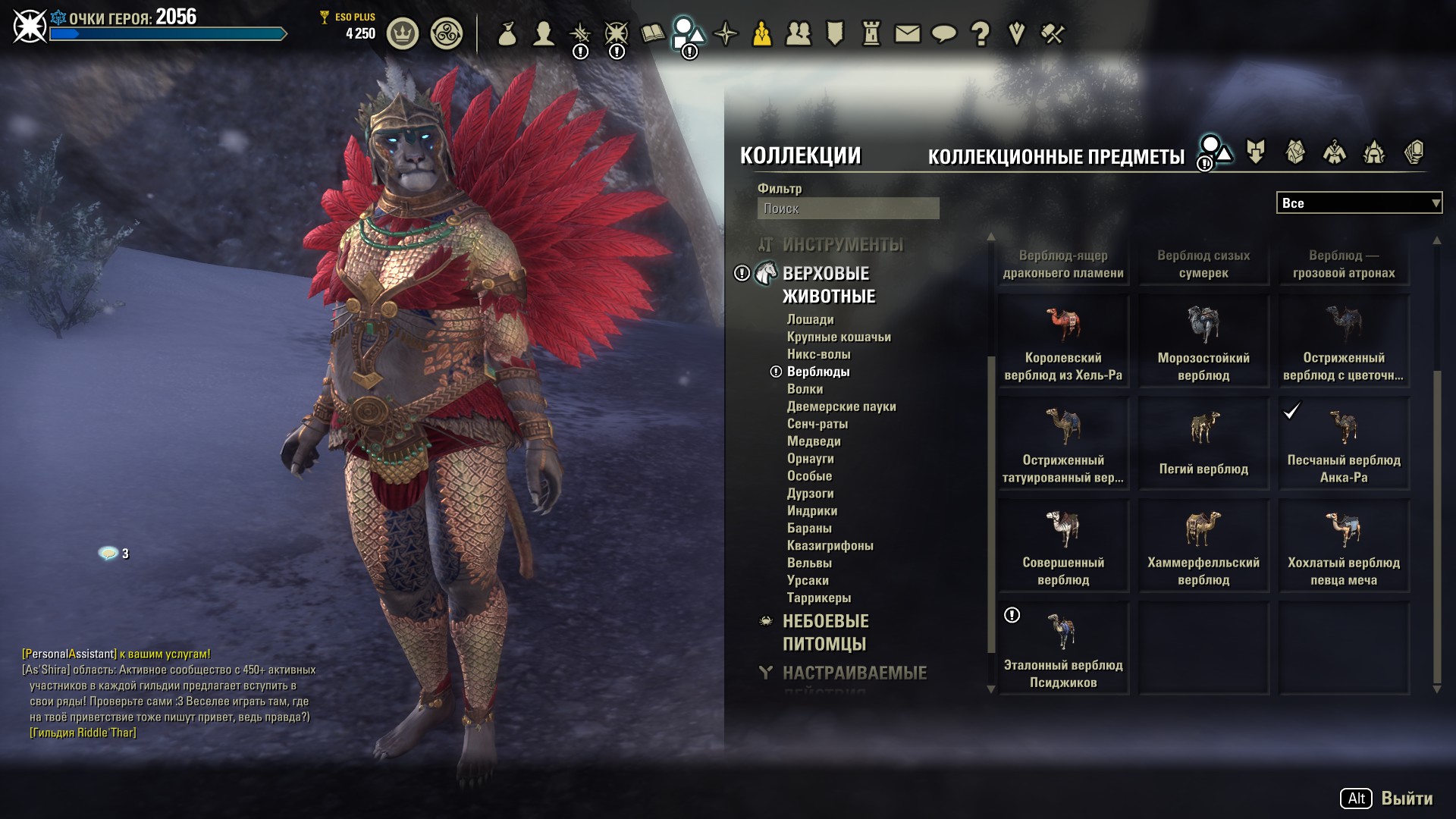Select the Песчаный верблюд Анка-Ра tile
Viewport: 1456px width, 819px height.
coord(1344,444)
